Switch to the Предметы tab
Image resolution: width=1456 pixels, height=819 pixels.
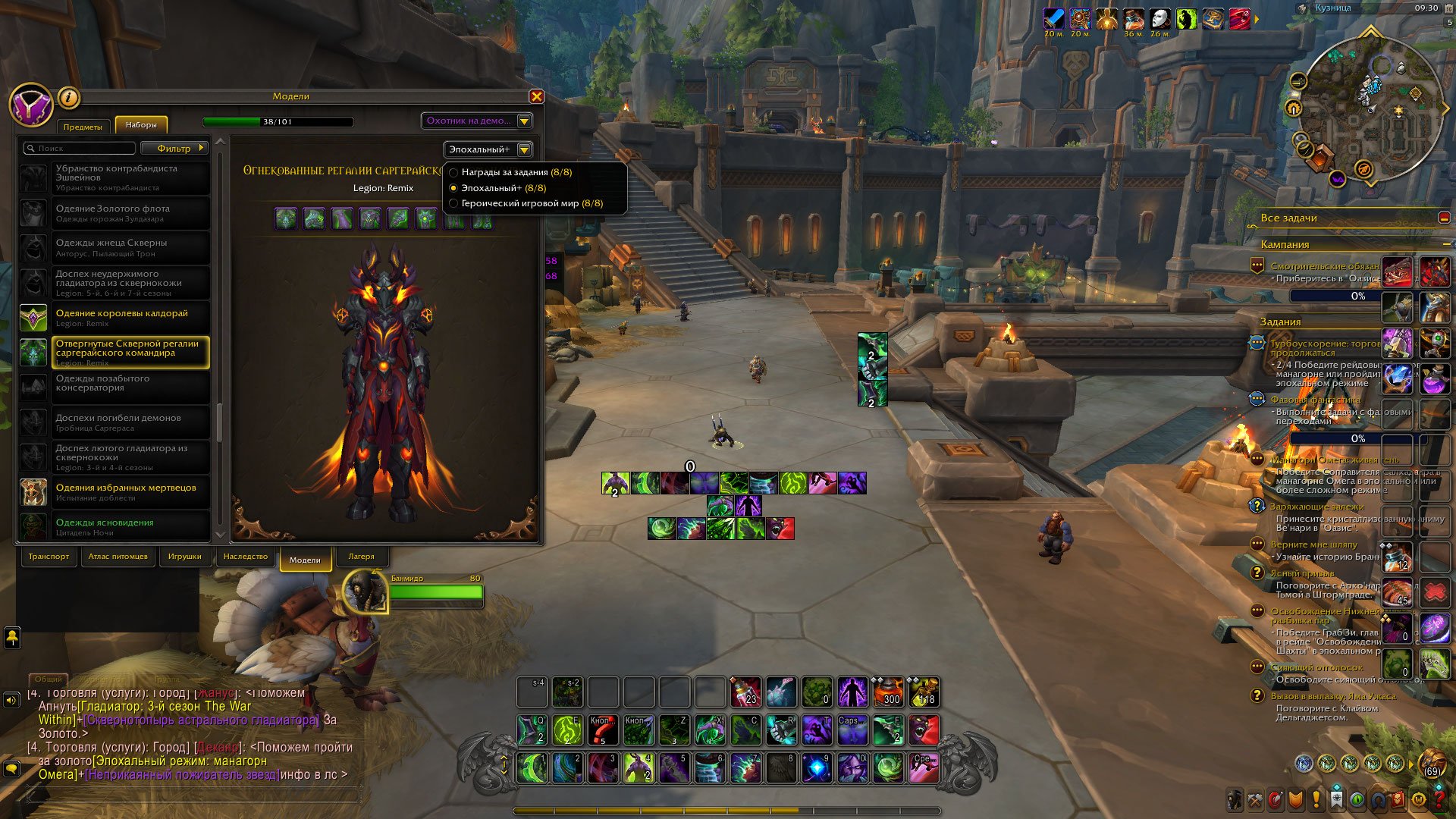pos(83,126)
